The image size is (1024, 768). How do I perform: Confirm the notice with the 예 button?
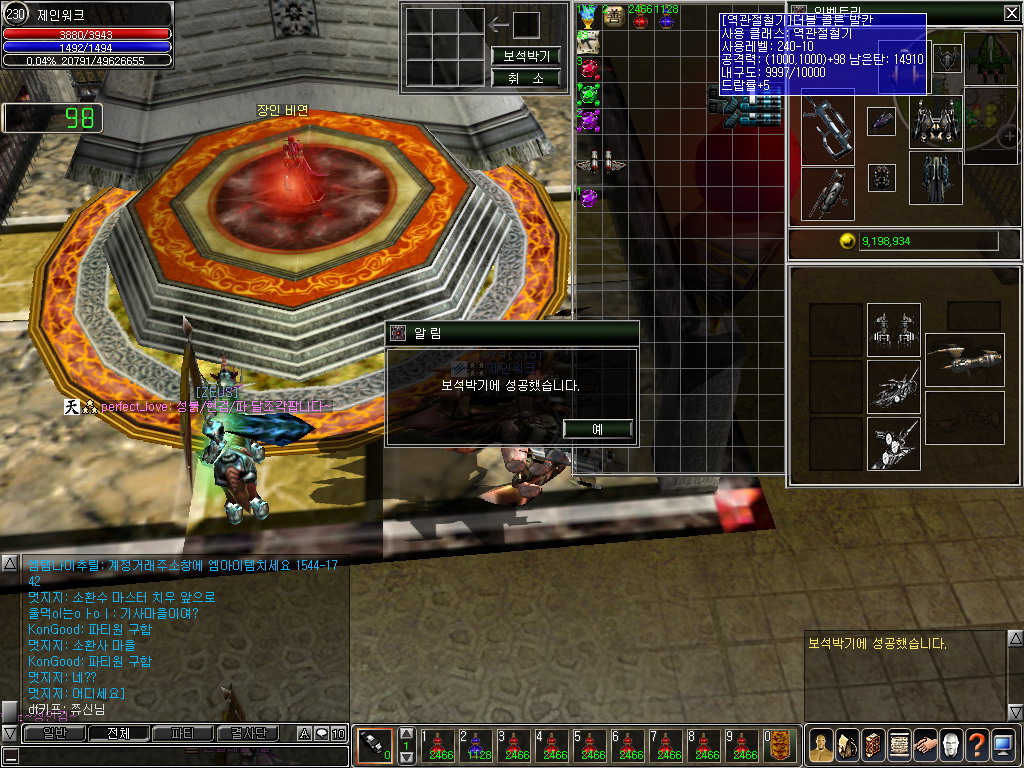point(598,429)
